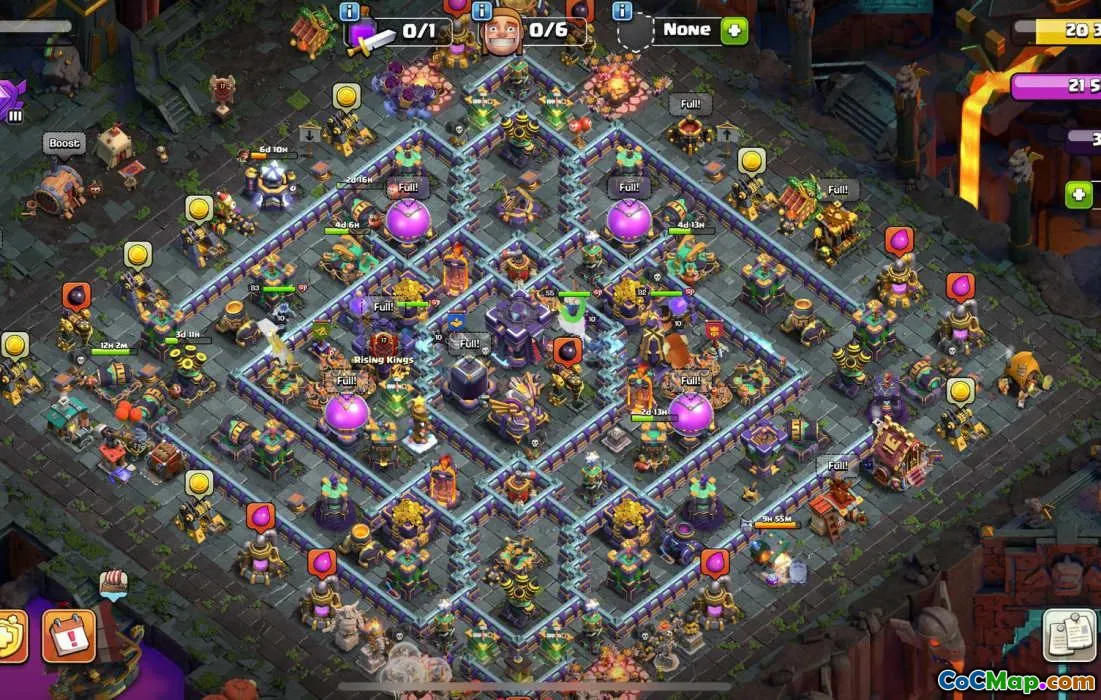Screen dimensions: 1101x700
Task: Show info for the laboratory research counter
Action: click(x=350, y=11)
